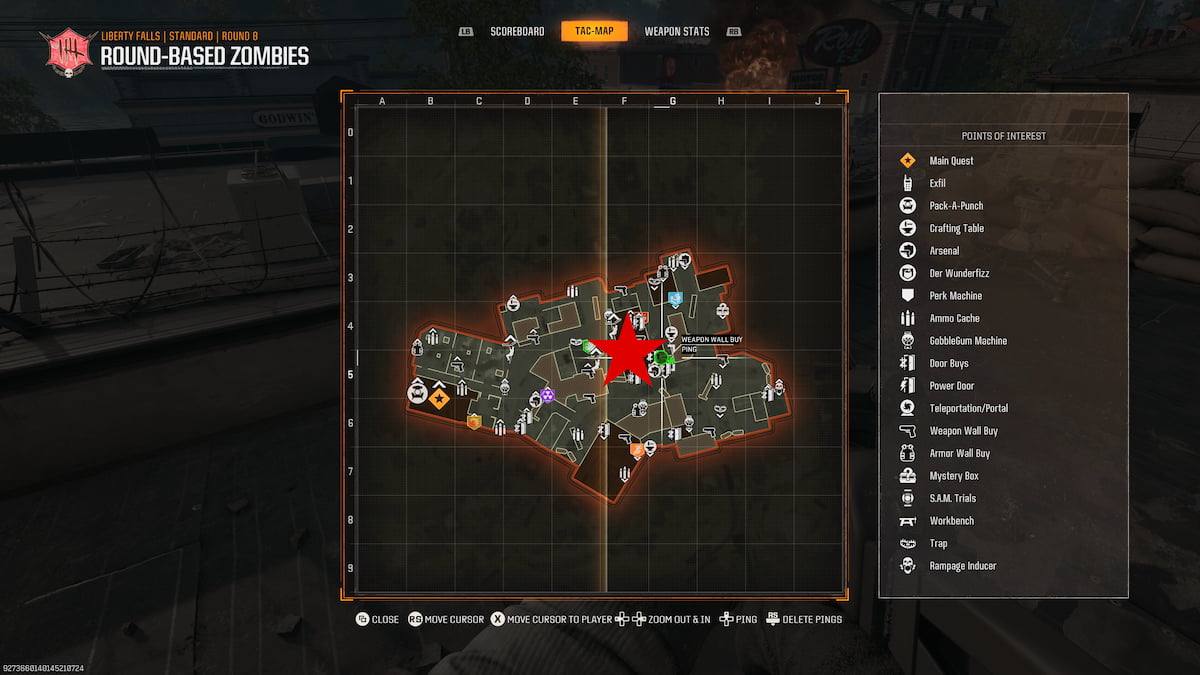Select the Arsenal legend entry
1200x675 pixels.
(944, 251)
